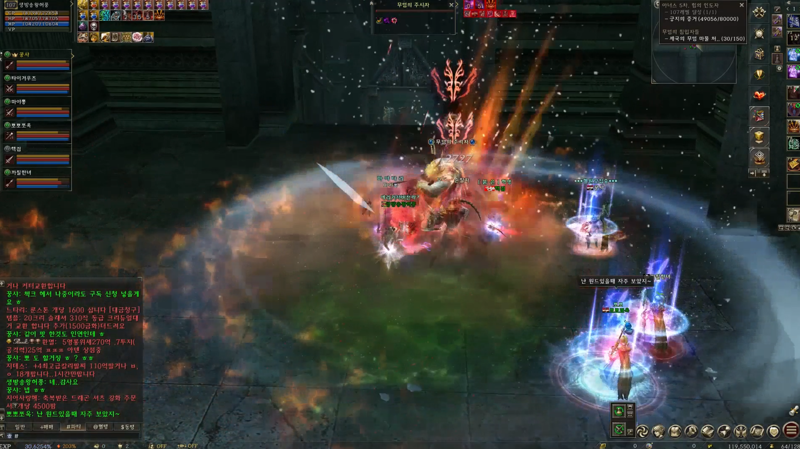800x449 pixels.
Task: Click the red heart icon in the side bar
Action: coord(759,95)
